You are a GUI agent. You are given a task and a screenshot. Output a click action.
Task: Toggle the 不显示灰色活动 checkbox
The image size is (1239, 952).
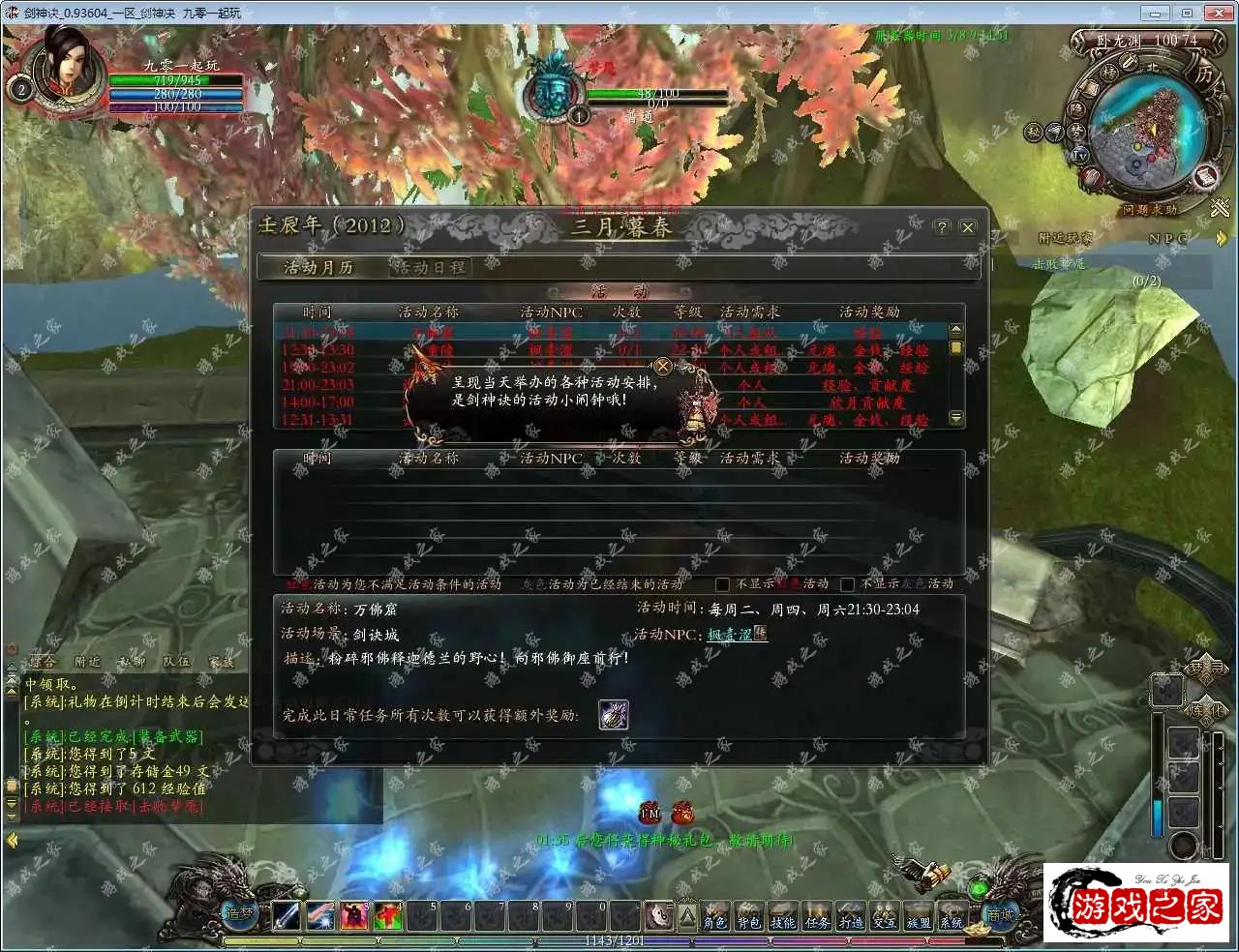click(847, 584)
